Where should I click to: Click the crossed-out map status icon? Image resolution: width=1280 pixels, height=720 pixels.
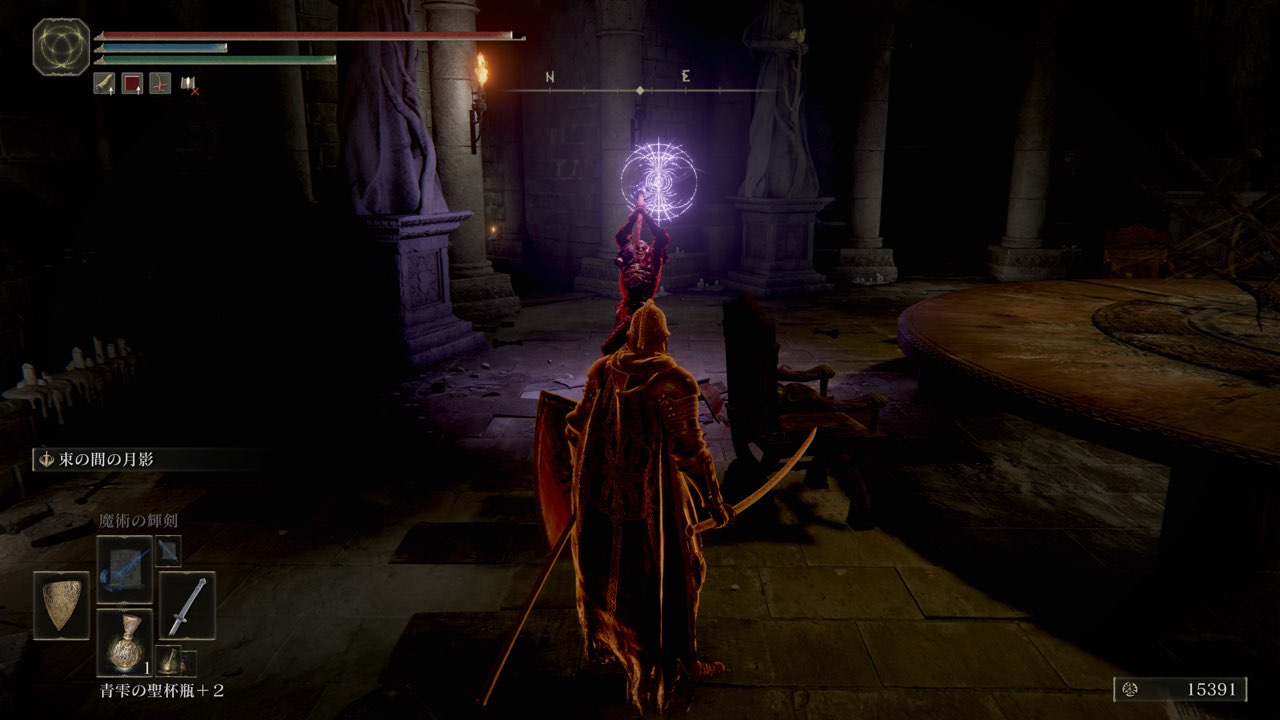click(x=188, y=84)
